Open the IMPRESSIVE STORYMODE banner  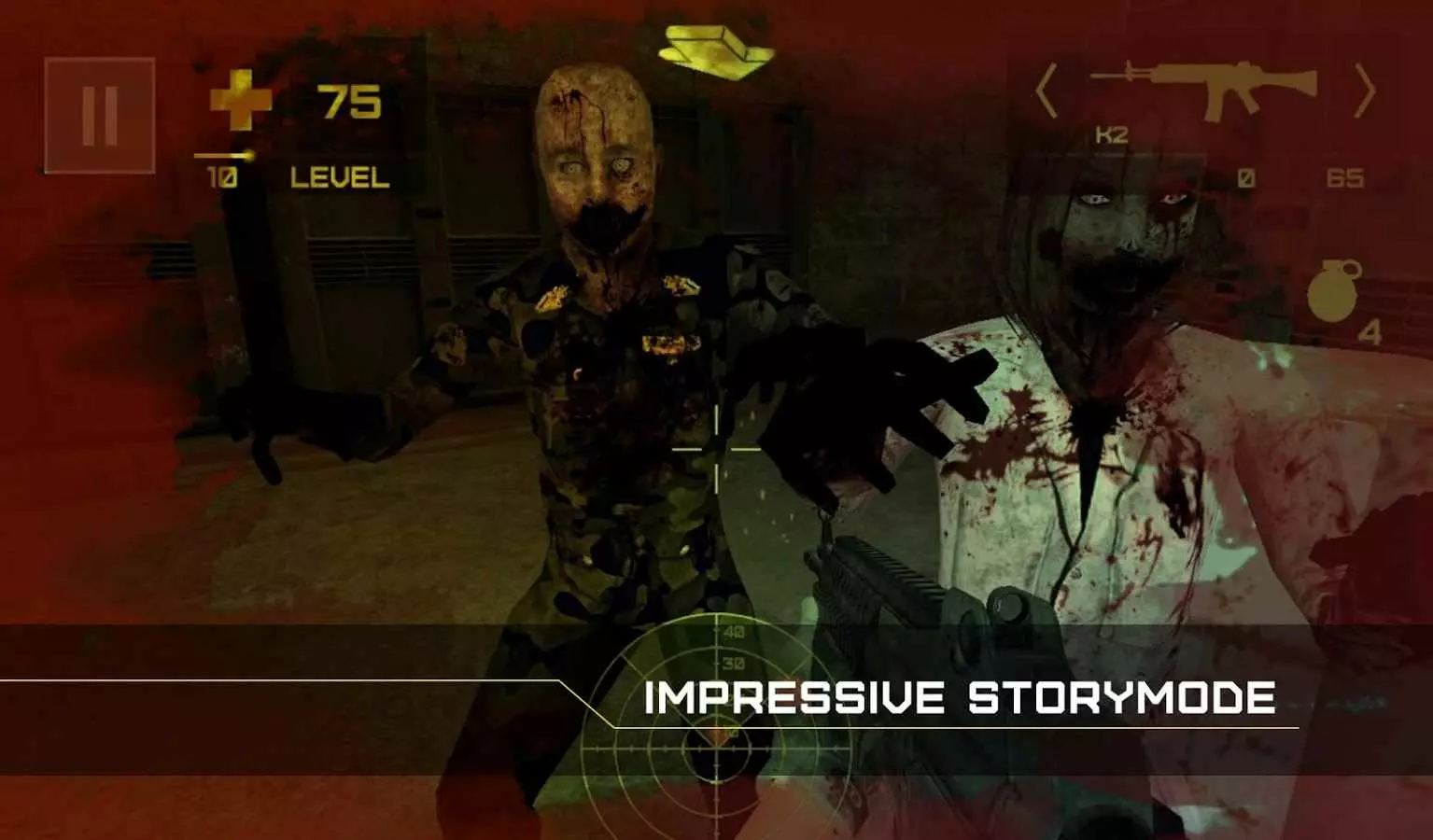(x=962, y=697)
